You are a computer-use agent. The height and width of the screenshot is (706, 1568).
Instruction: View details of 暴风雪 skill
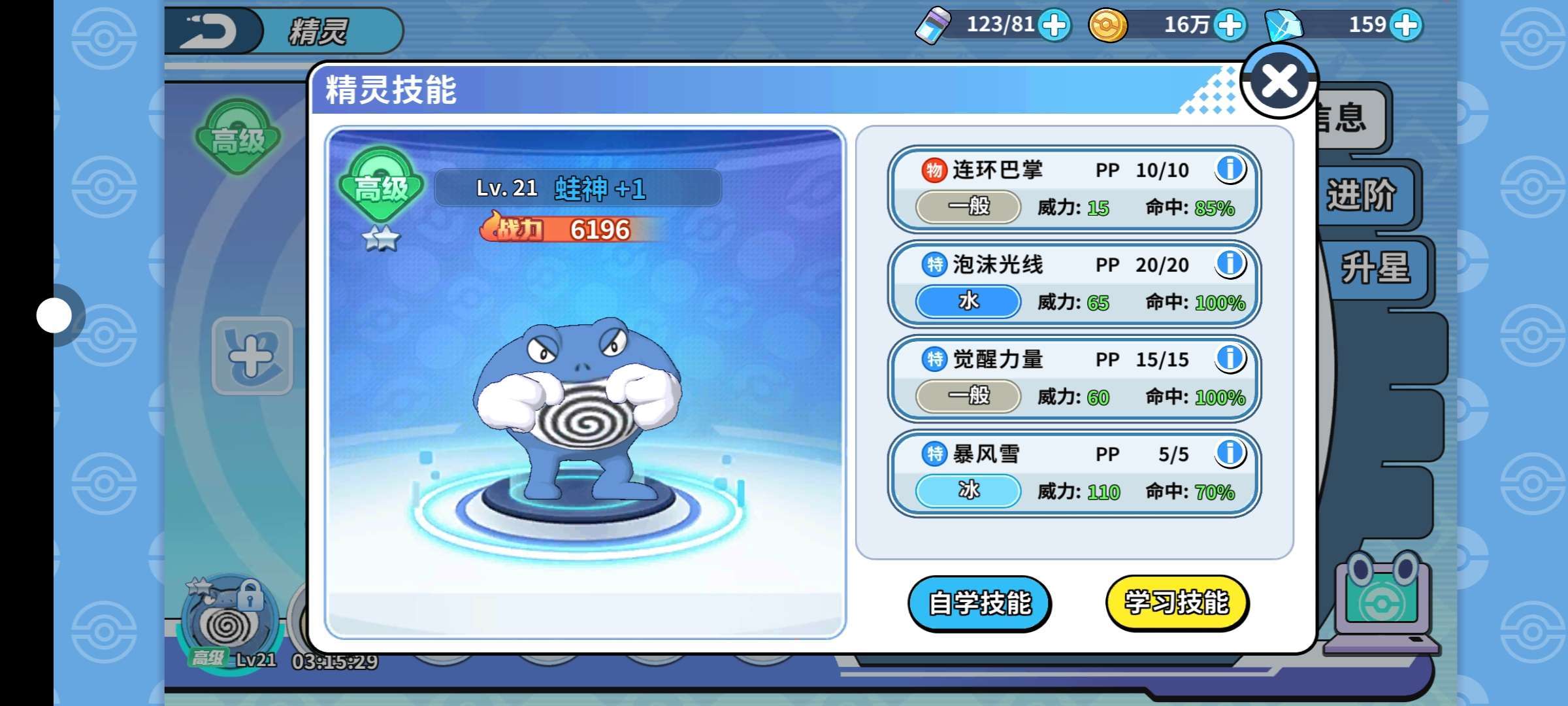point(1230,453)
